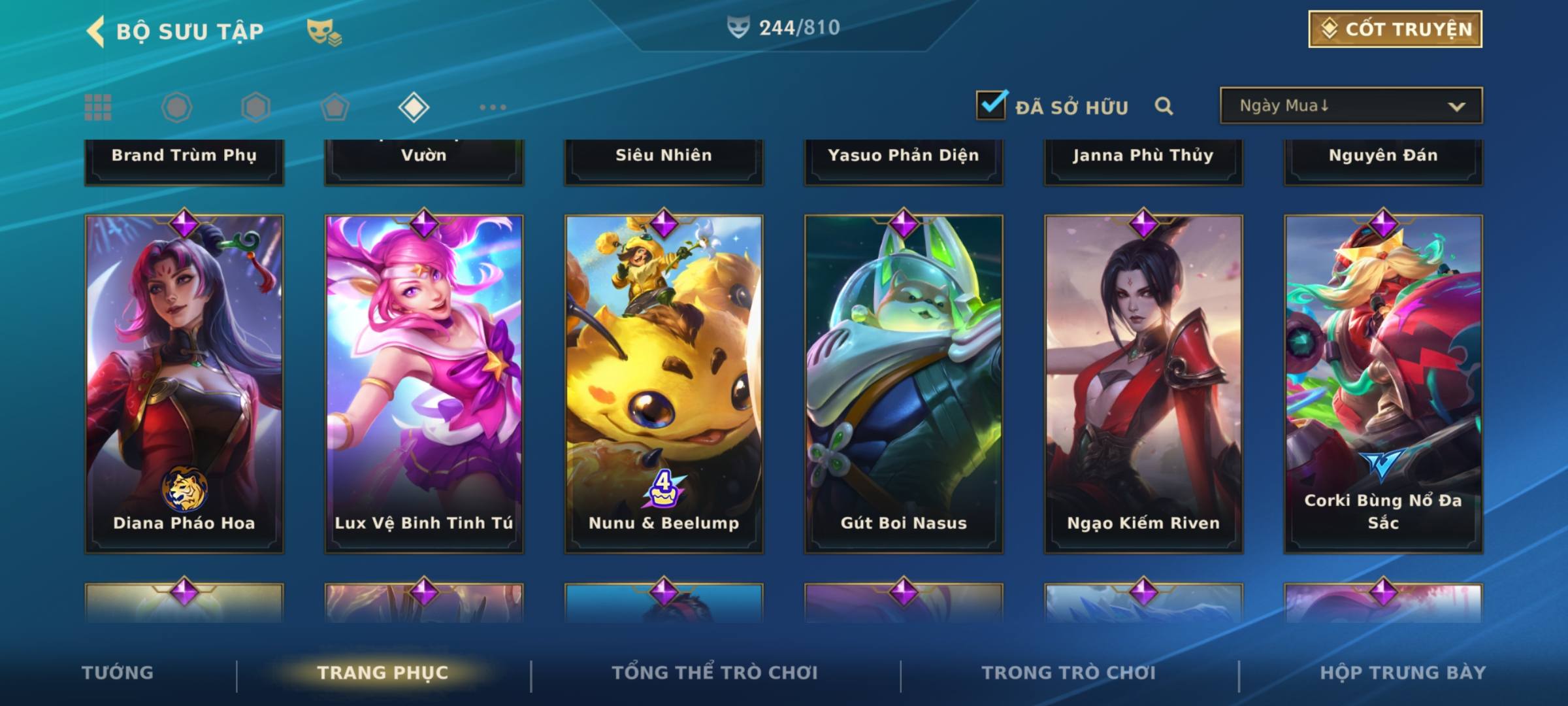Choose the Lux Vệ Binh Tinh Tú card
Image resolution: width=1568 pixels, height=706 pixels.
click(x=424, y=384)
